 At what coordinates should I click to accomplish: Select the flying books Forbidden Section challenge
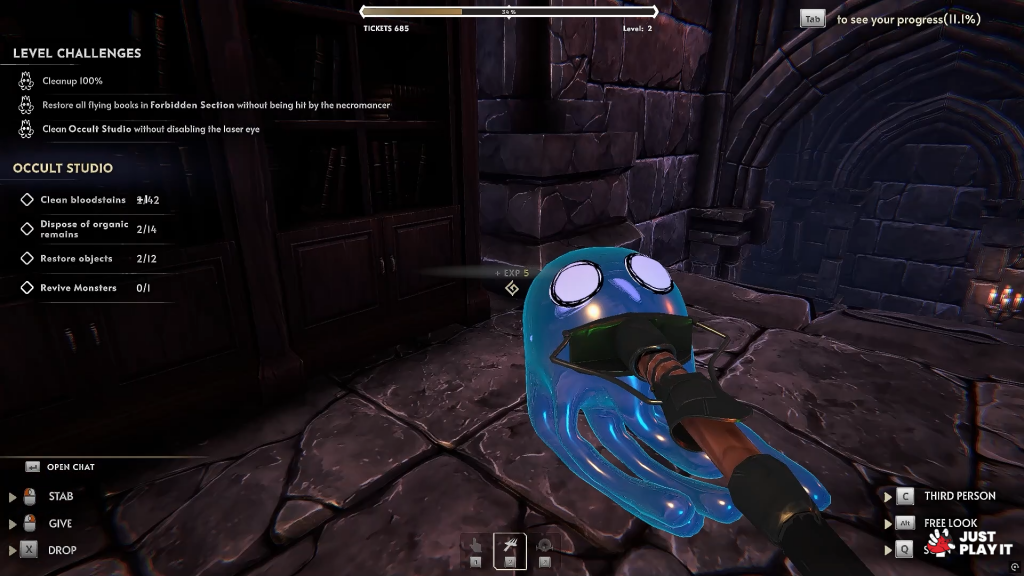[215, 105]
